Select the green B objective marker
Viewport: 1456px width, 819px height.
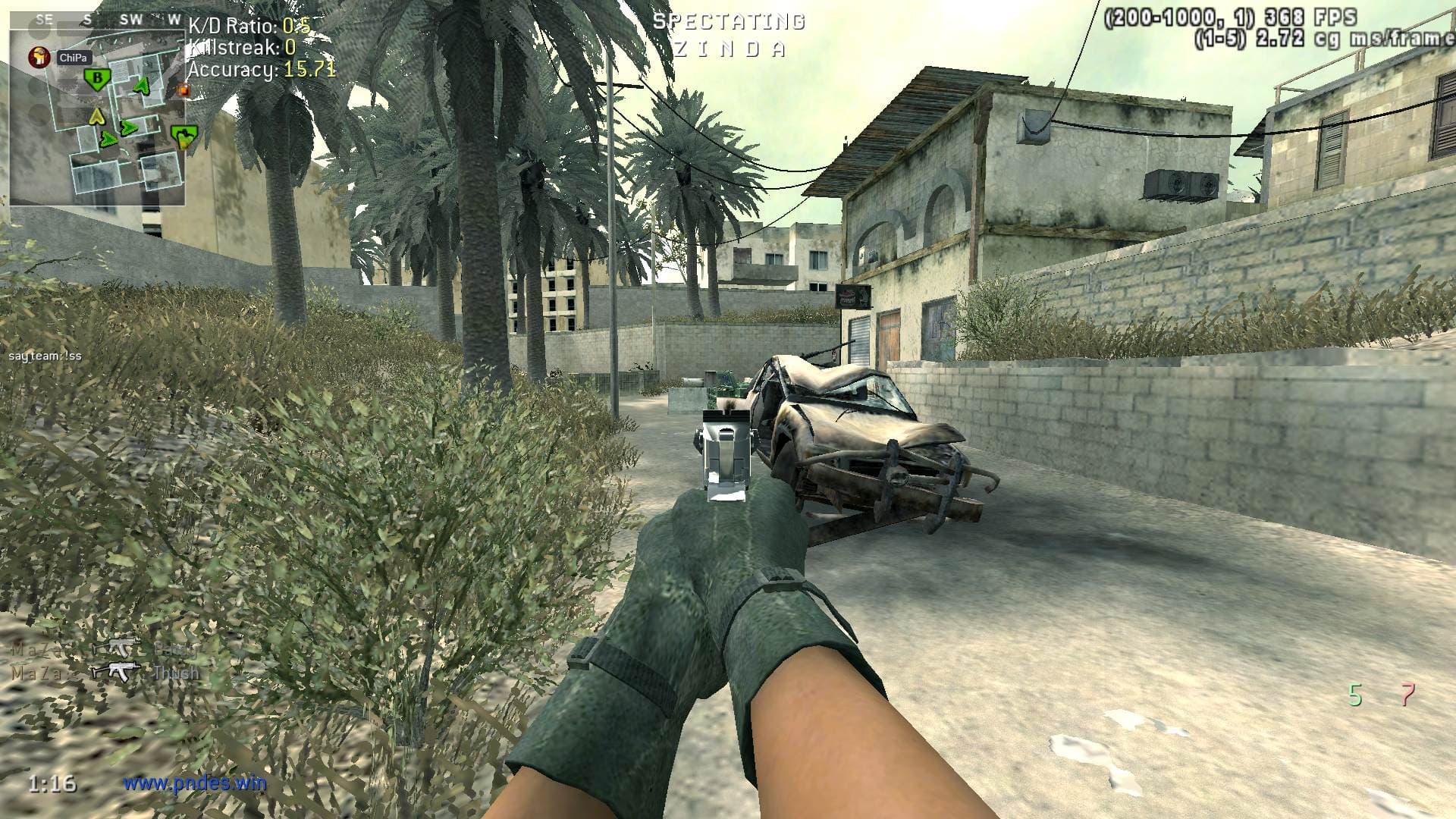[96, 78]
